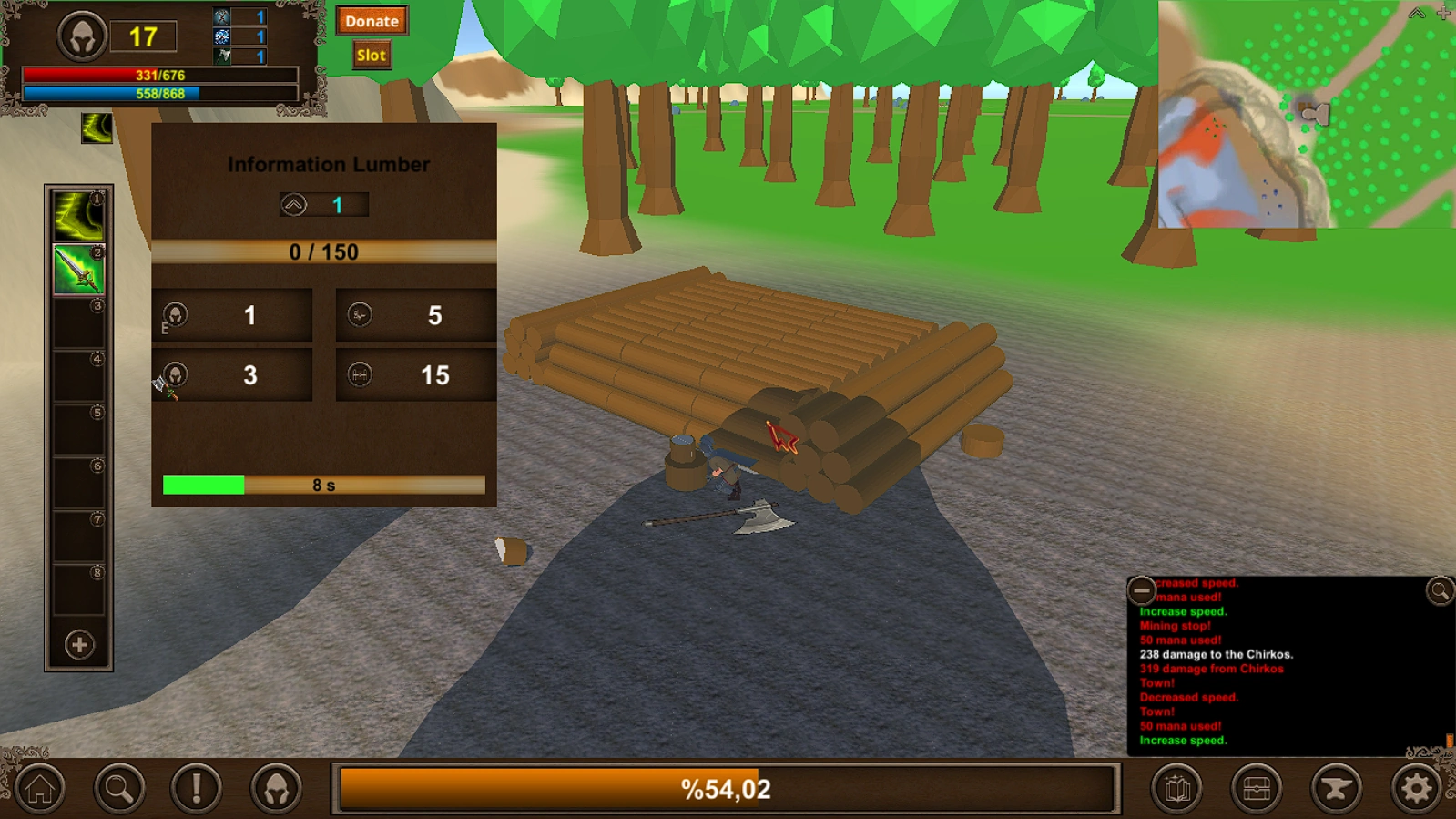Collapse the chat log with the minus button

tap(1141, 589)
